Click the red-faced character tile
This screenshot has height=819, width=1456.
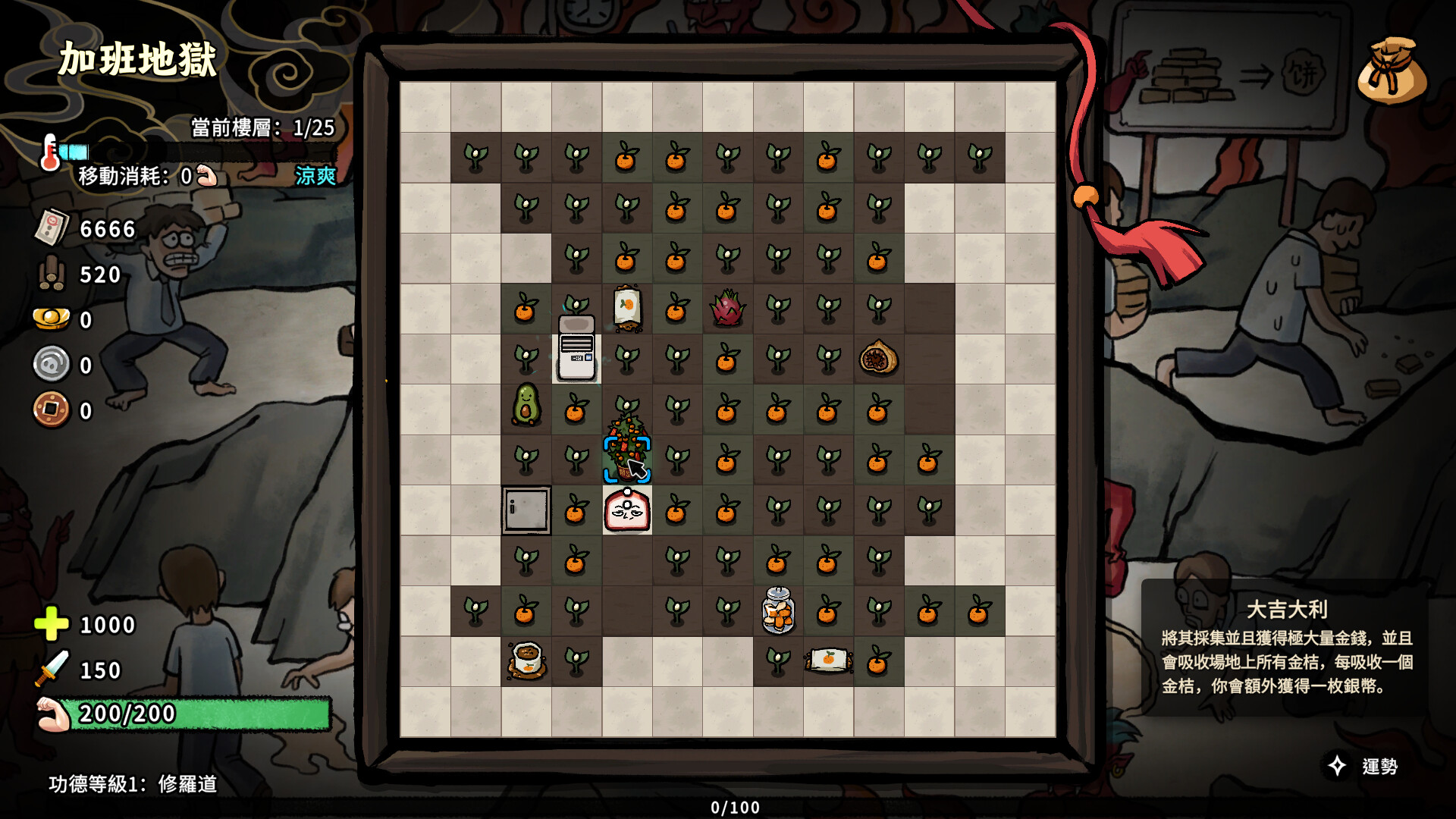(x=627, y=510)
